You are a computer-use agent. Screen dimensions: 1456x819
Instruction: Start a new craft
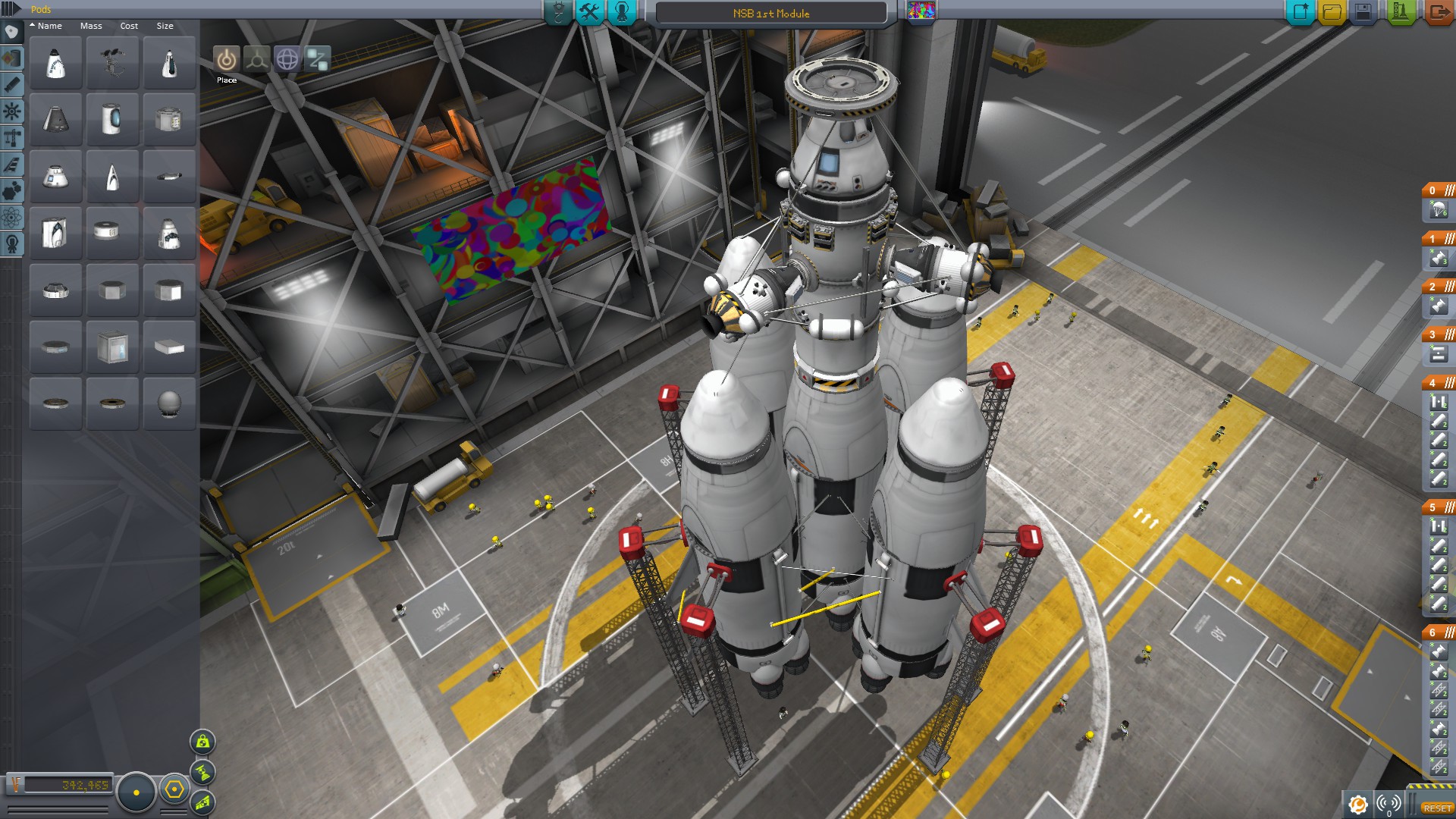click(1301, 11)
